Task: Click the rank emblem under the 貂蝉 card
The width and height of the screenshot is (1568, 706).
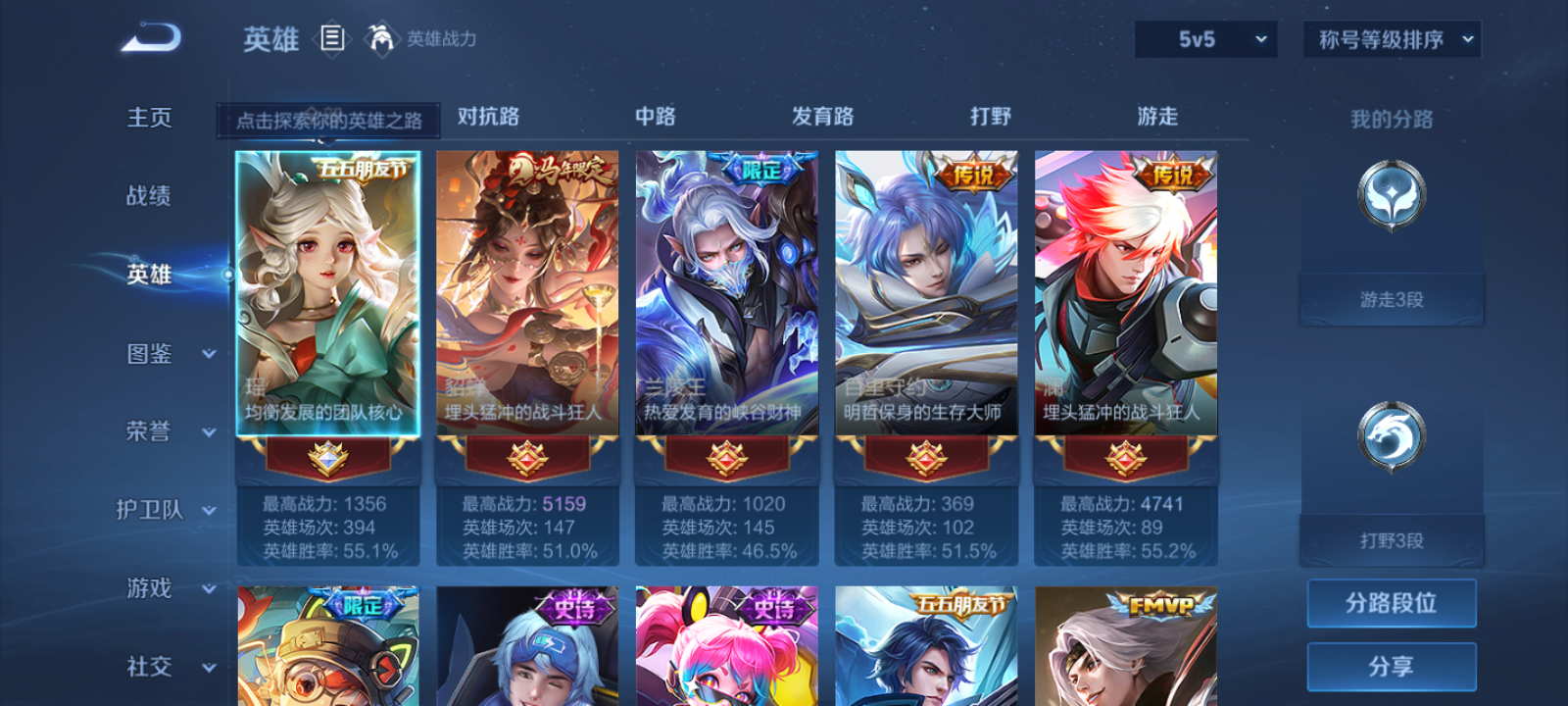Action: click(526, 461)
